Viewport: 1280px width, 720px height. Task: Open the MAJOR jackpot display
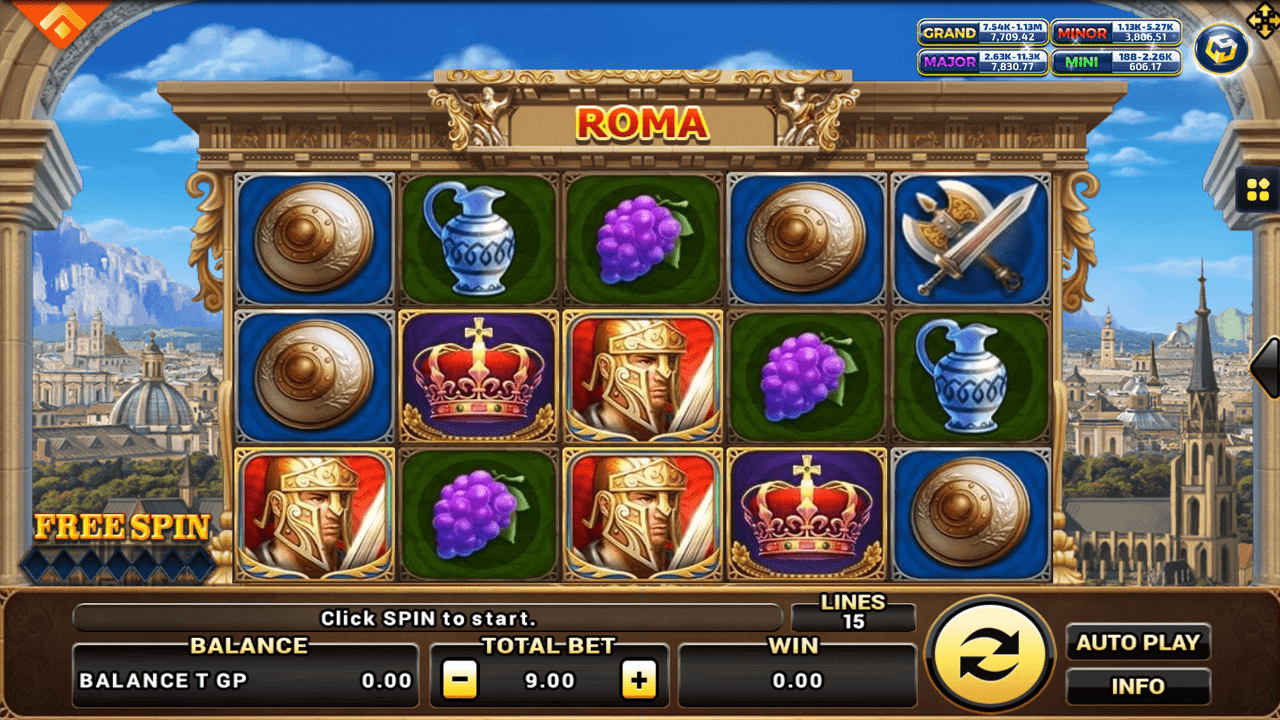(x=983, y=63)
